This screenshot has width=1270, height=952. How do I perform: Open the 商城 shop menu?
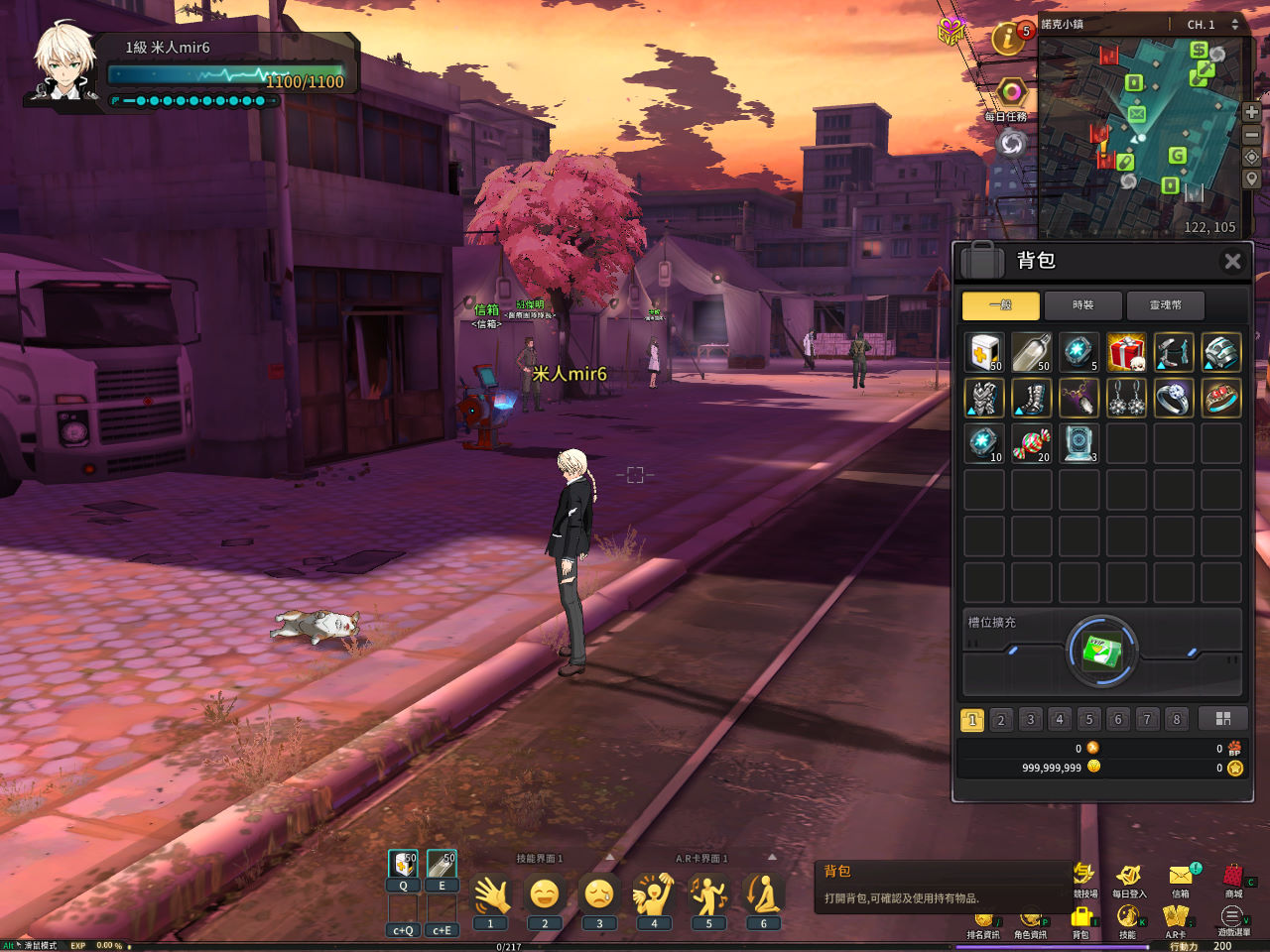(x=1232, y=880)
